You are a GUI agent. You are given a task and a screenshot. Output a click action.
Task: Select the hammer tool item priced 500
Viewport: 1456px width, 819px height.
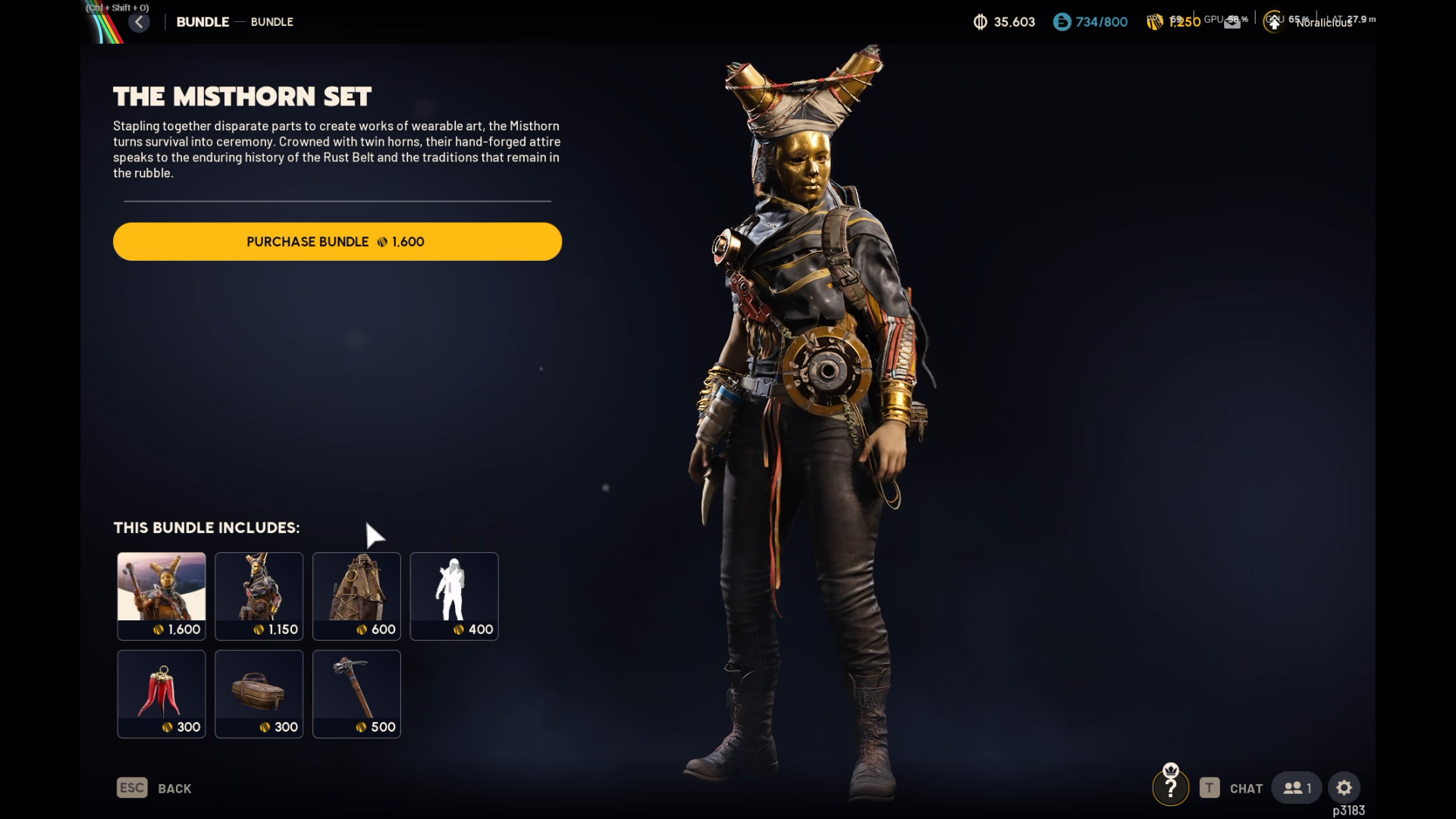(x=356, y=693)
